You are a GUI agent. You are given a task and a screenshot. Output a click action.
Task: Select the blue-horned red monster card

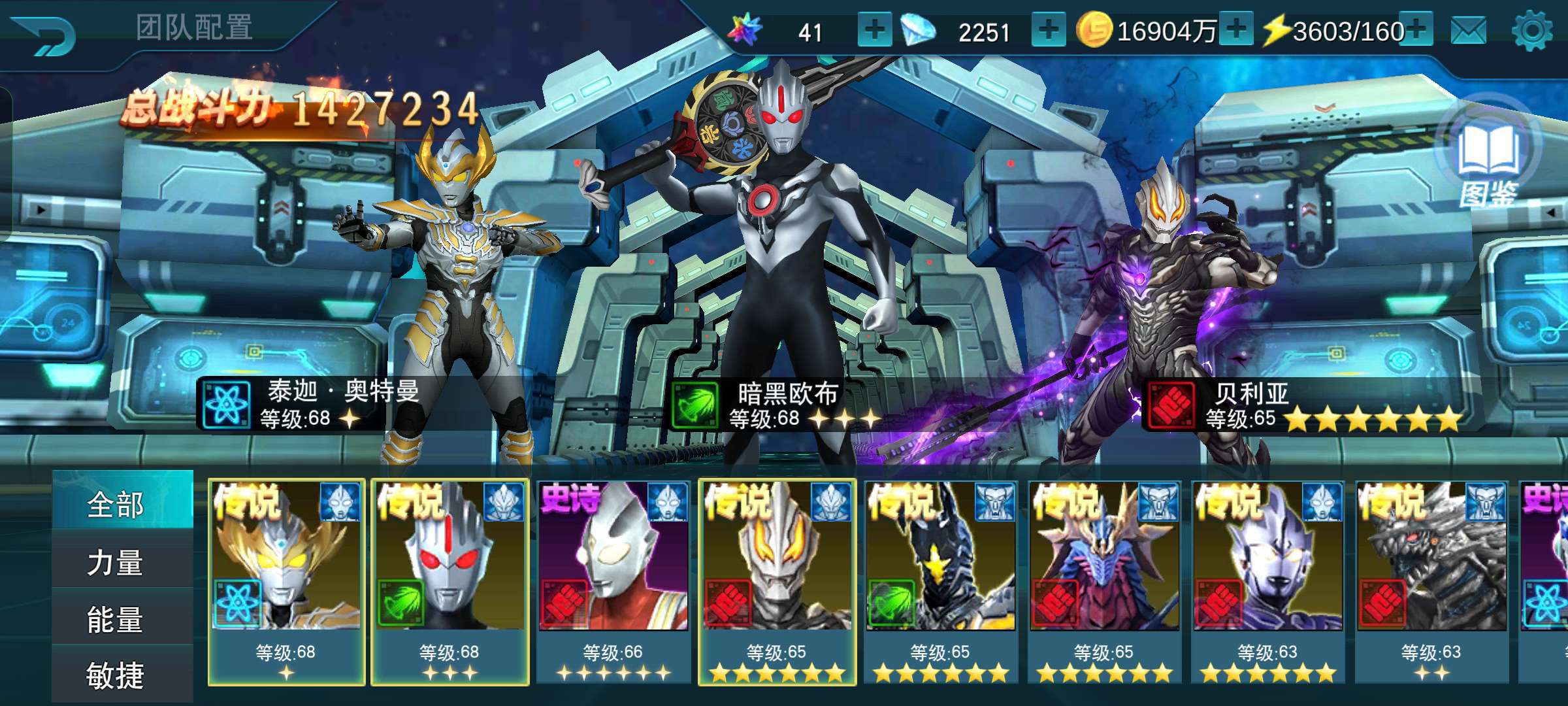(x=1105, y=582)
